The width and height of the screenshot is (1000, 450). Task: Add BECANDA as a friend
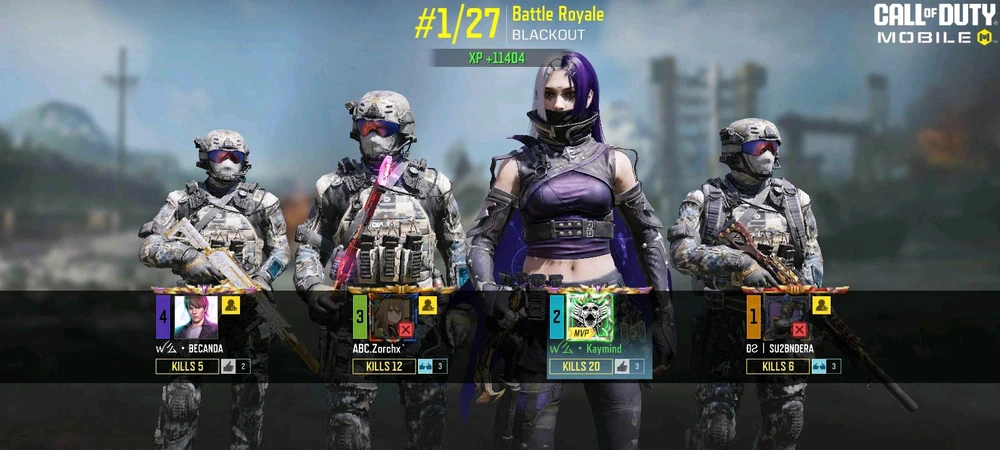[230, 306]
